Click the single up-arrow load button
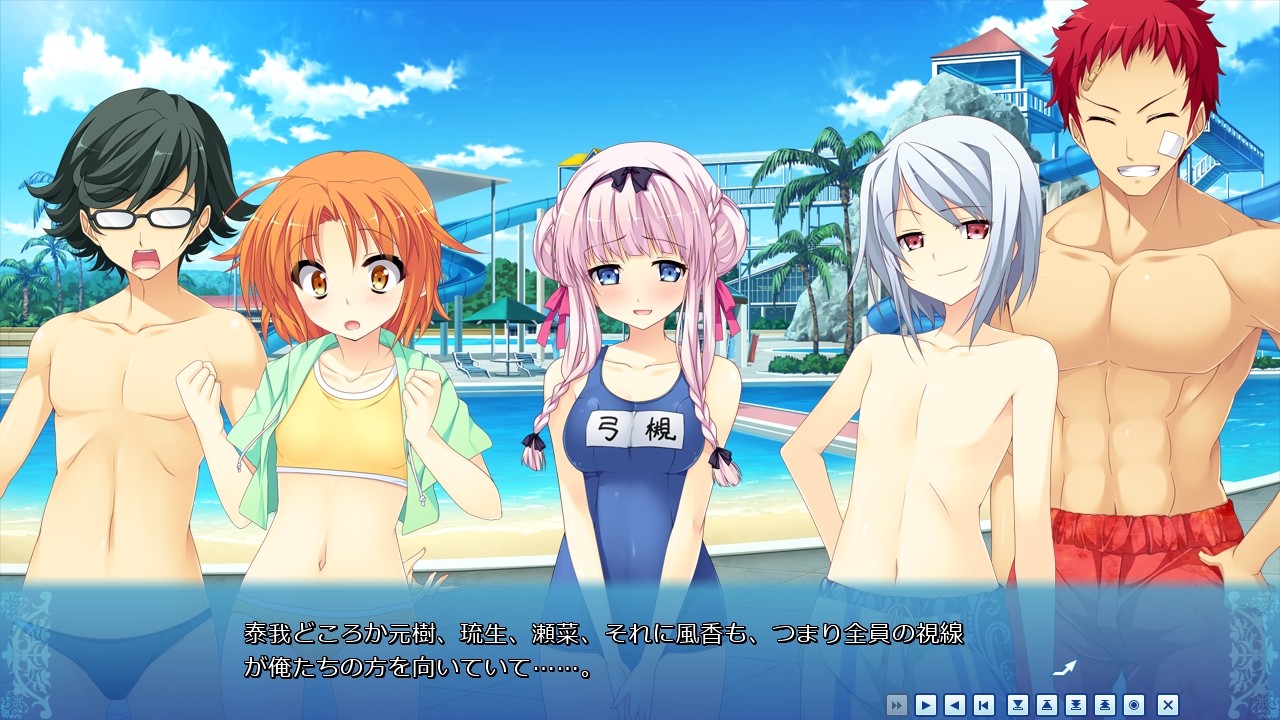 1047,704
